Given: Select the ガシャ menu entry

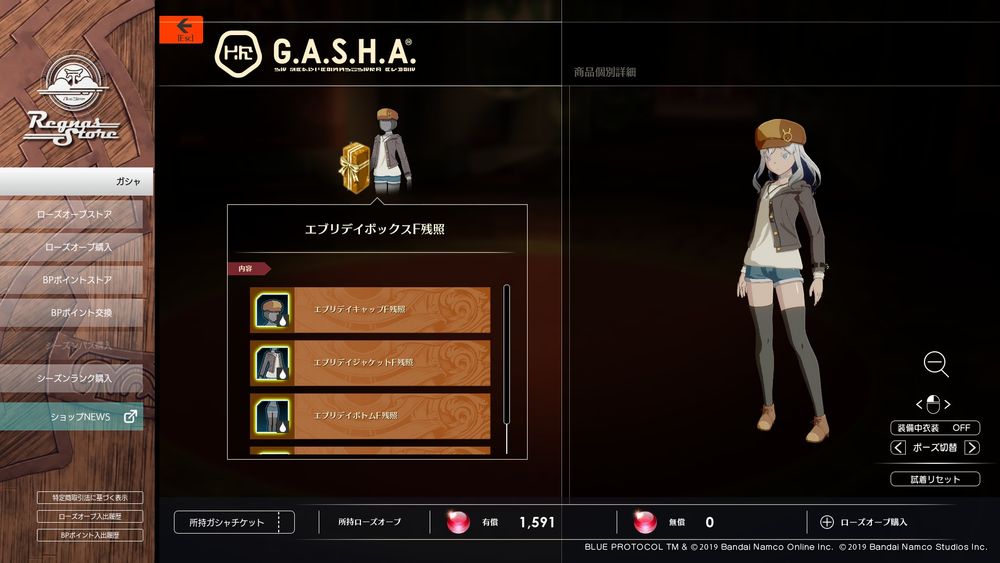Looking at the screenshot, I should coord(77,181).
